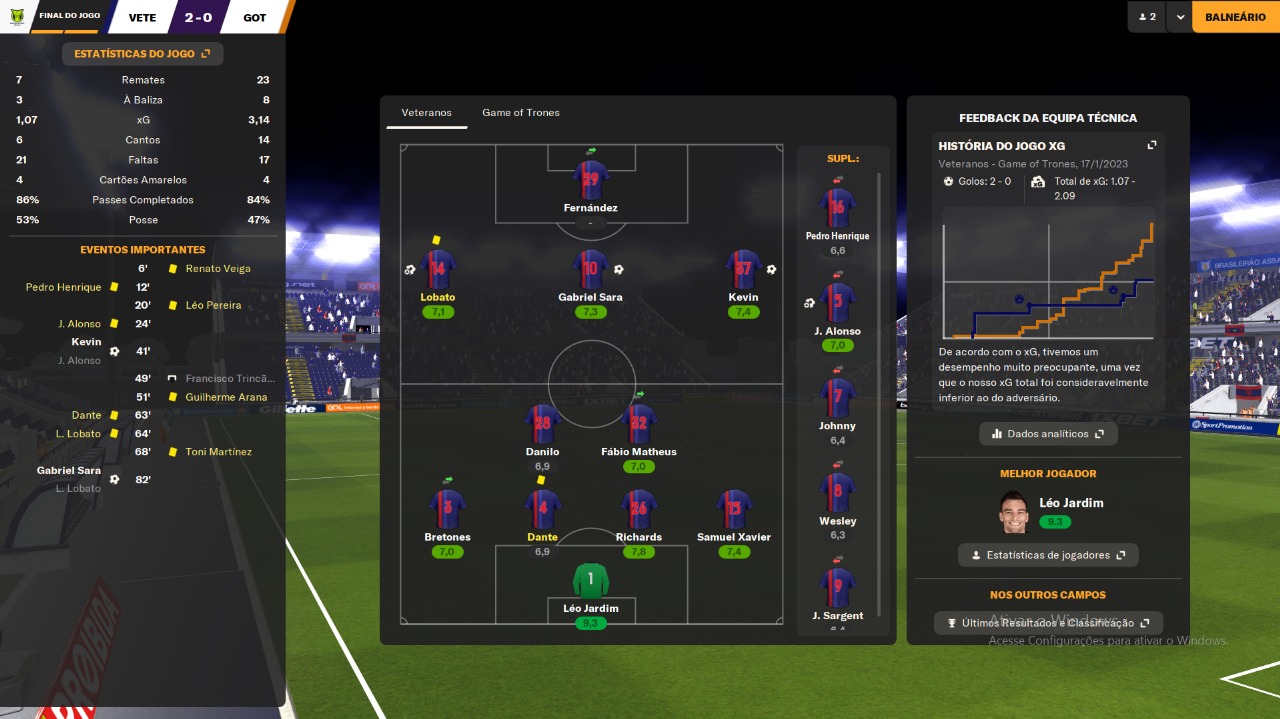The image size is (1280, 719).
Task: Select Kevin on the right wing
Action: 743,270
